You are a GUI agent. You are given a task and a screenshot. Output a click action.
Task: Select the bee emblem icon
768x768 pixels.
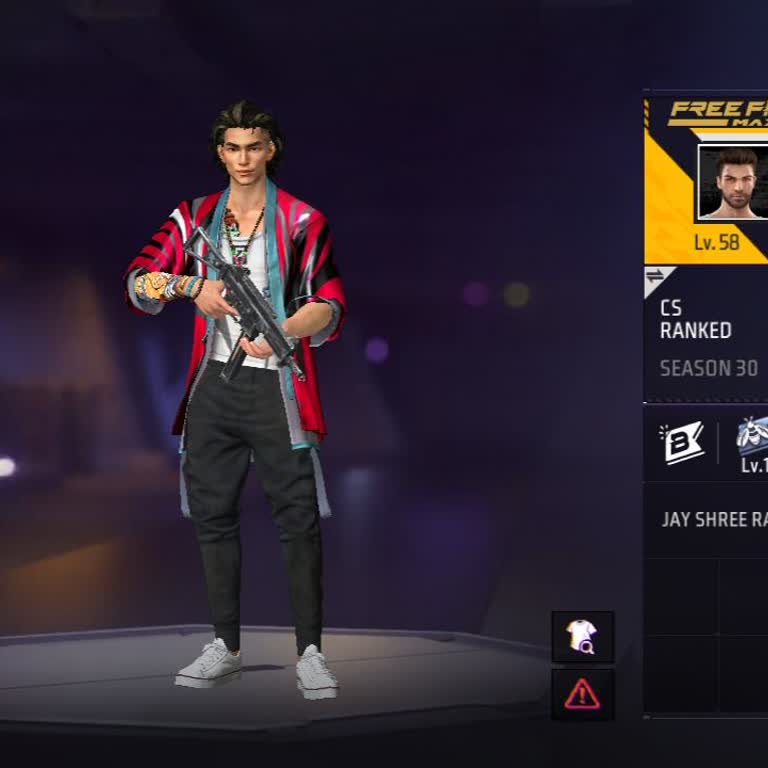752,438
